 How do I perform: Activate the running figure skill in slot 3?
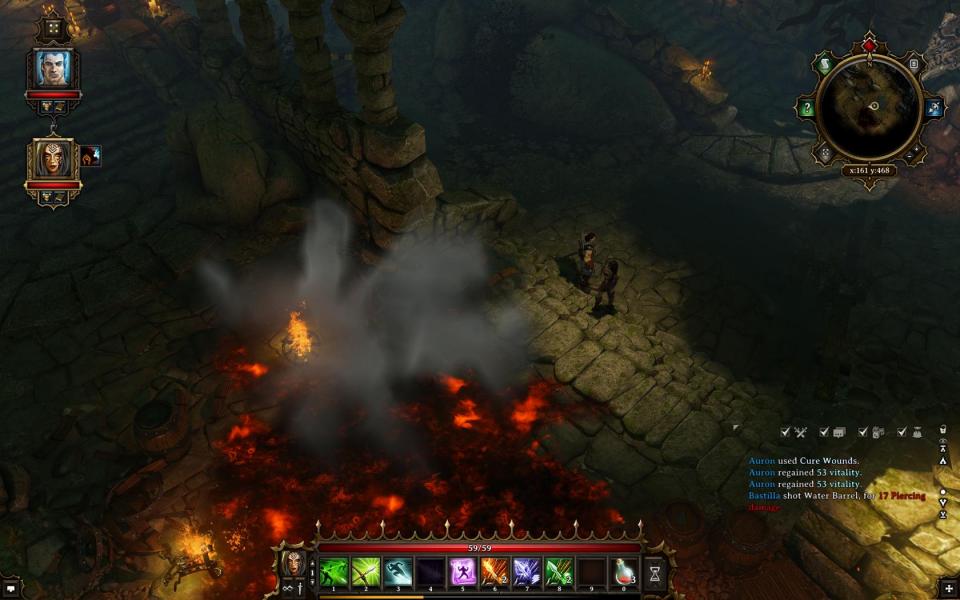pyautogui.click(x=398, y=572)
